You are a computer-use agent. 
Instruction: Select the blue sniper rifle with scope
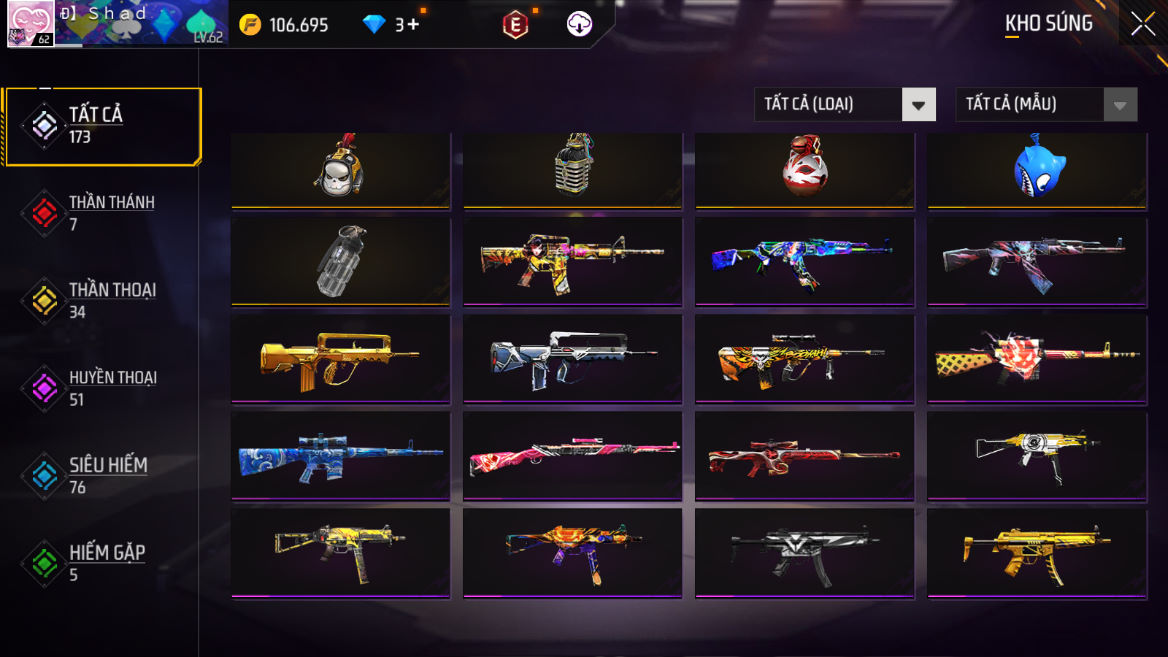coord(340,455)
